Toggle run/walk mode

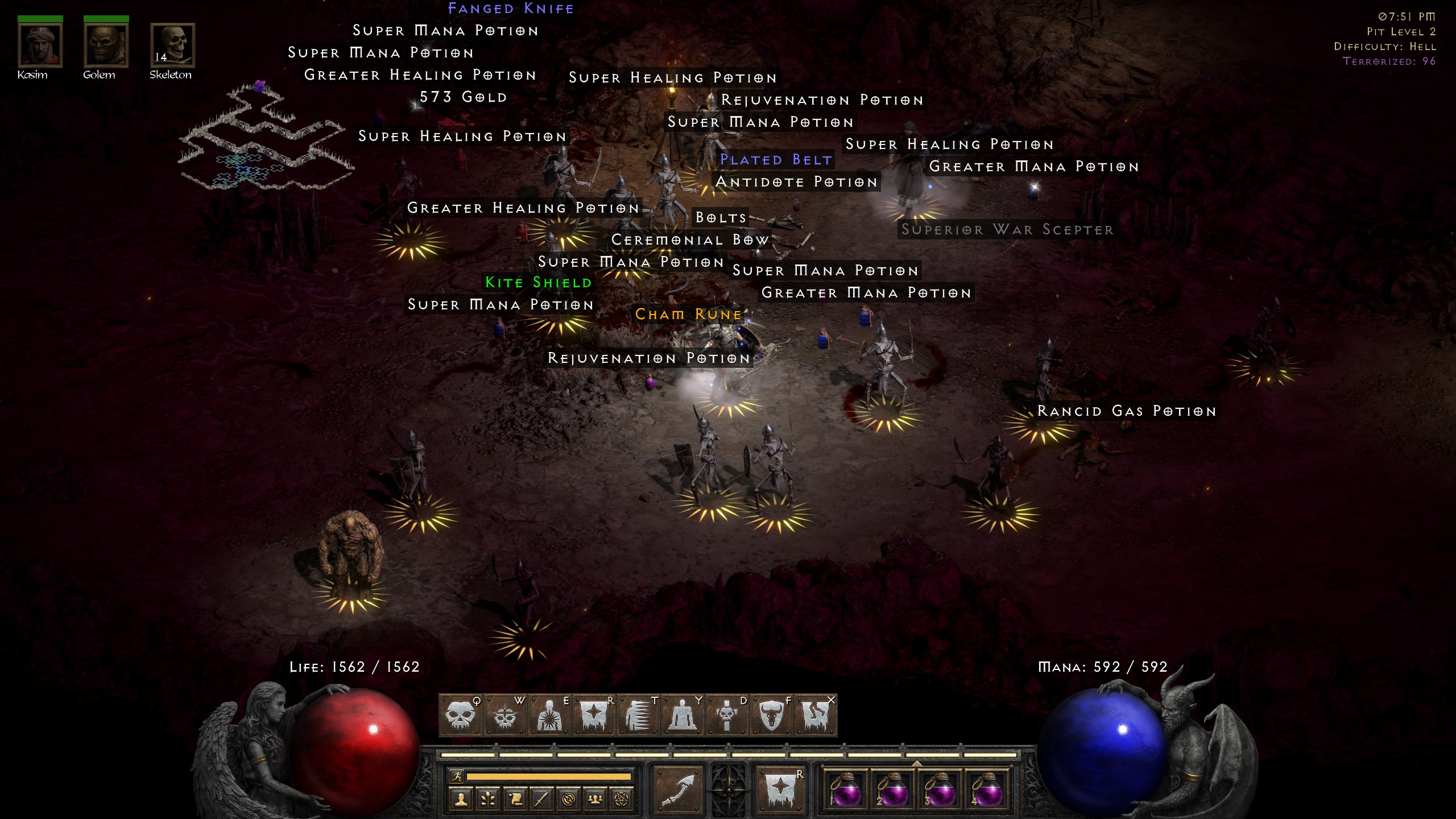coord(457,776)
